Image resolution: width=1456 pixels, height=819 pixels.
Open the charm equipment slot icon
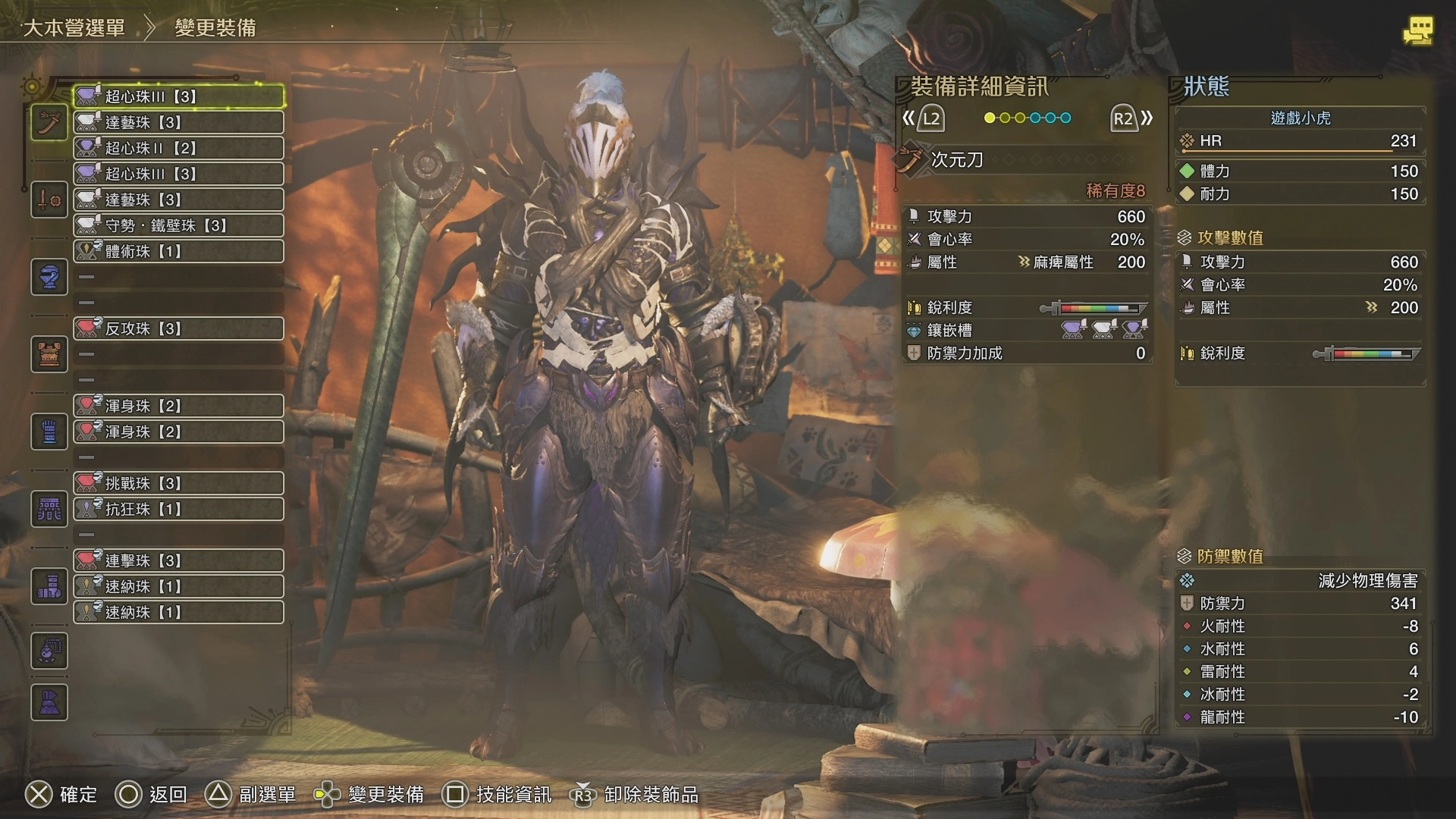[49, 651]
